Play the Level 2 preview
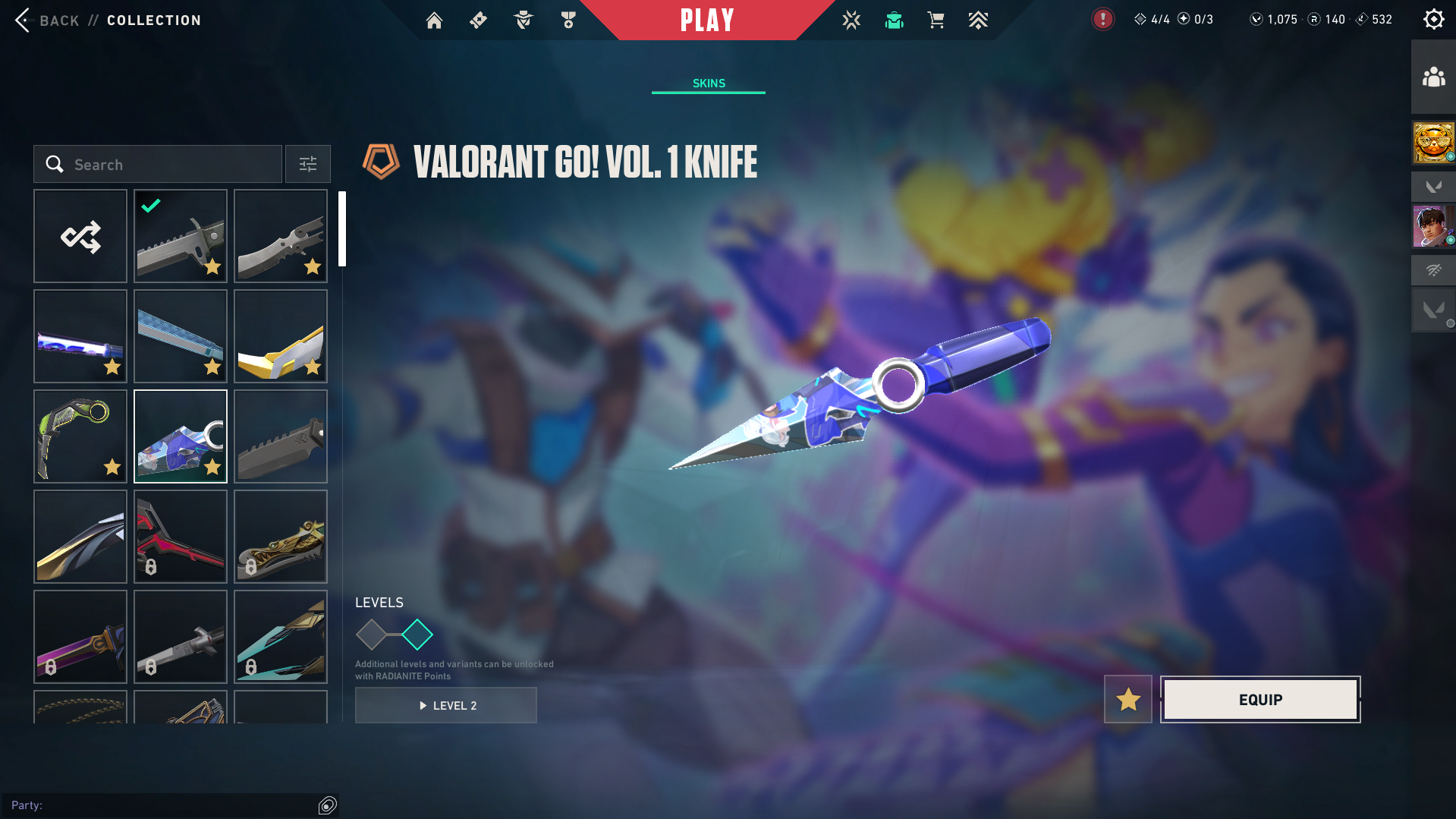 click(x=446, y=706)
